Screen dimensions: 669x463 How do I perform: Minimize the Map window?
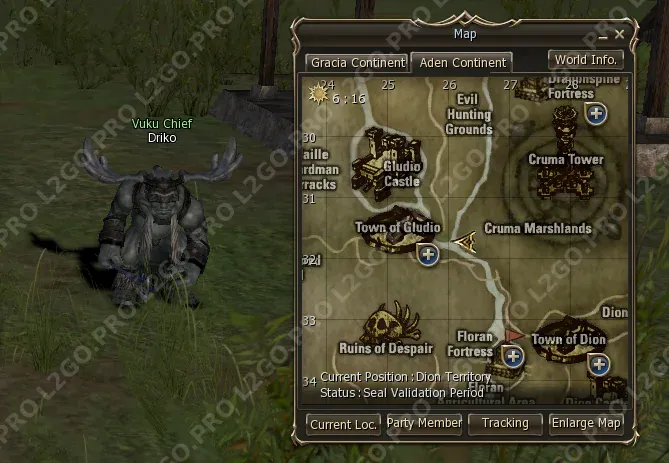pos(604,35)
